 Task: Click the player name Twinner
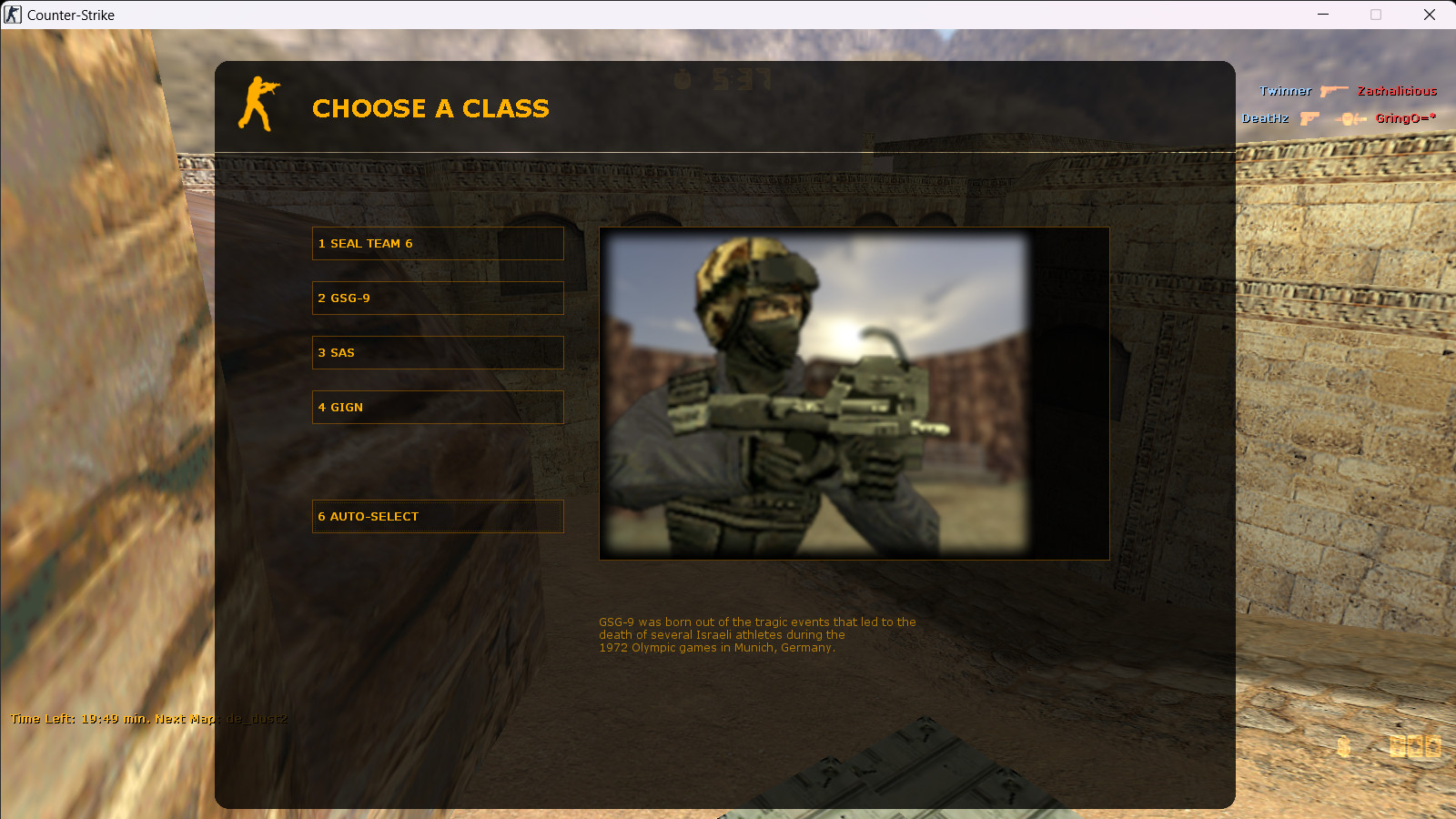click(1285, 91)
